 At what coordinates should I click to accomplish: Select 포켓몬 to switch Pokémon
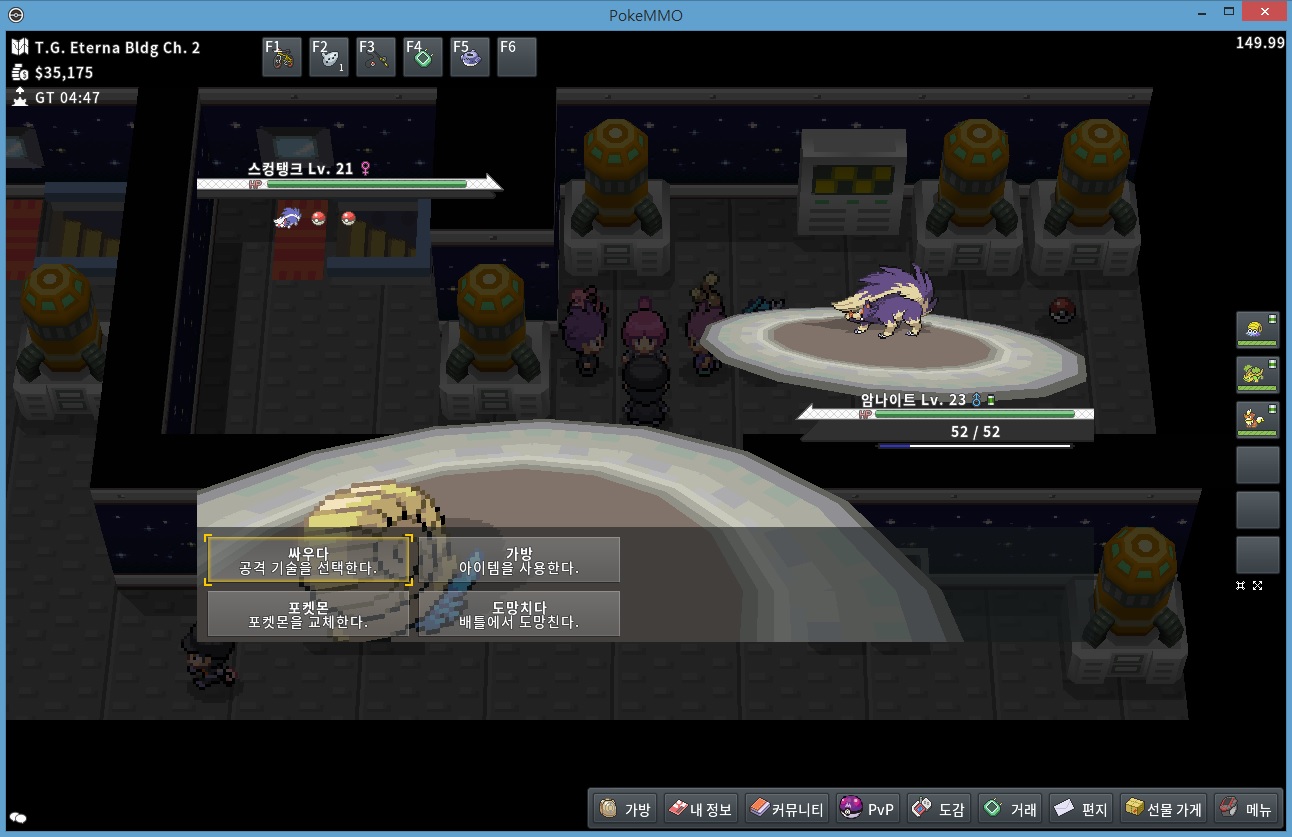pos(308,613)
